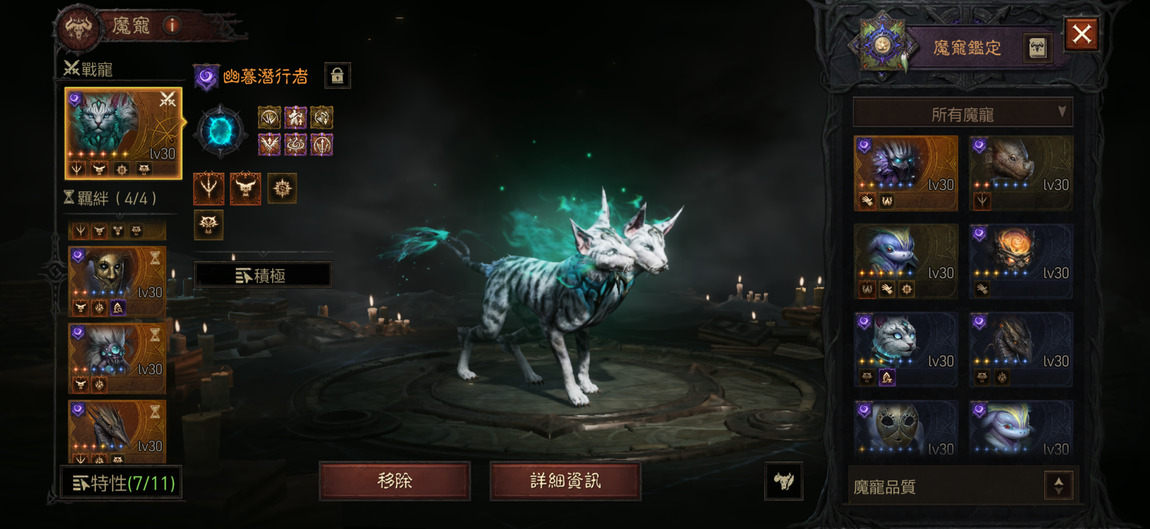Choose the rhino-like familiar in the roster
Image resolution: width=1150 pixels, height=529 pixels.
pyautogui.click(x=1020, y=173)
